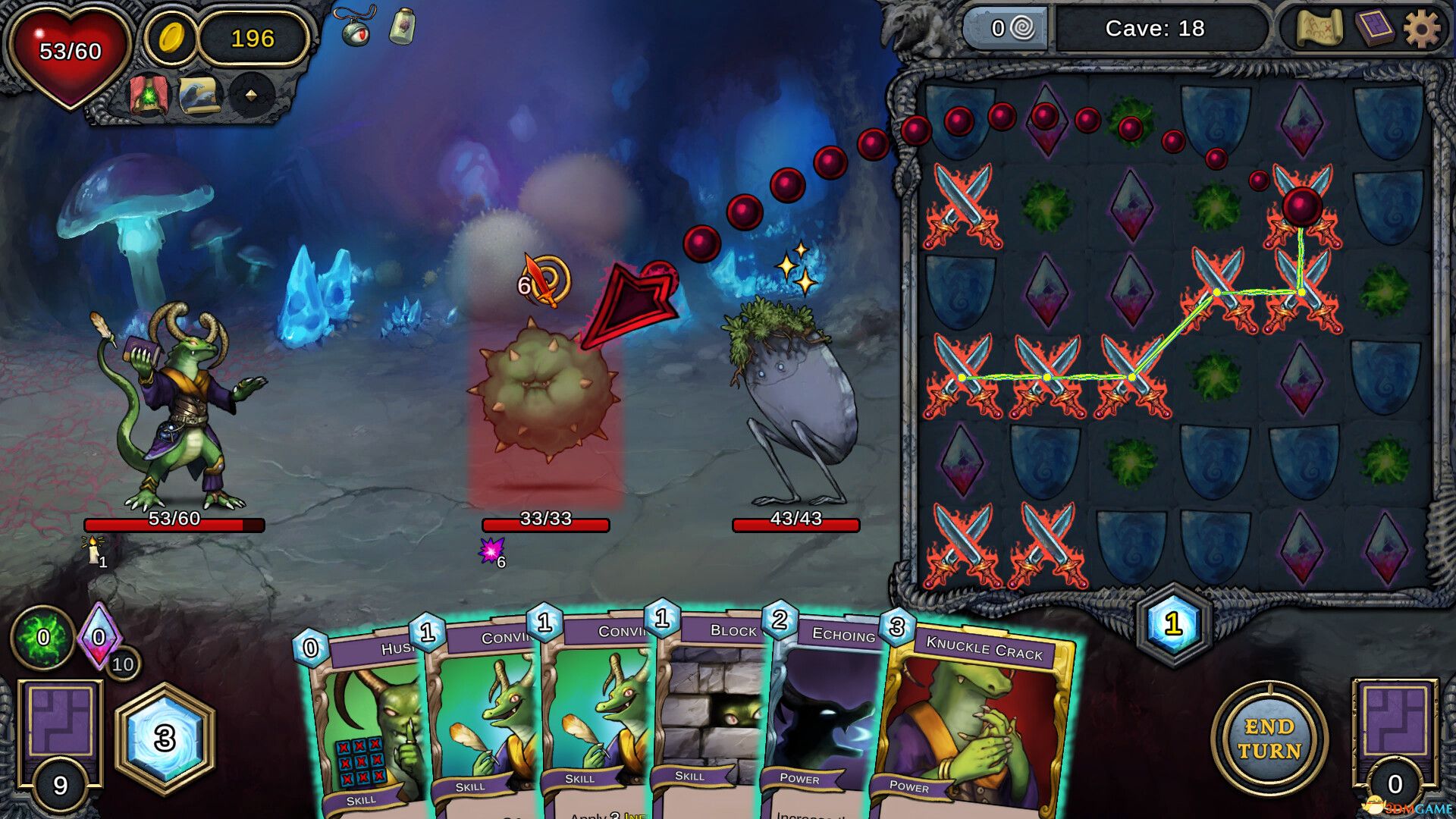Open the settings gear menu
This screenshot has width=1456, height=819.
(1421, 30)
